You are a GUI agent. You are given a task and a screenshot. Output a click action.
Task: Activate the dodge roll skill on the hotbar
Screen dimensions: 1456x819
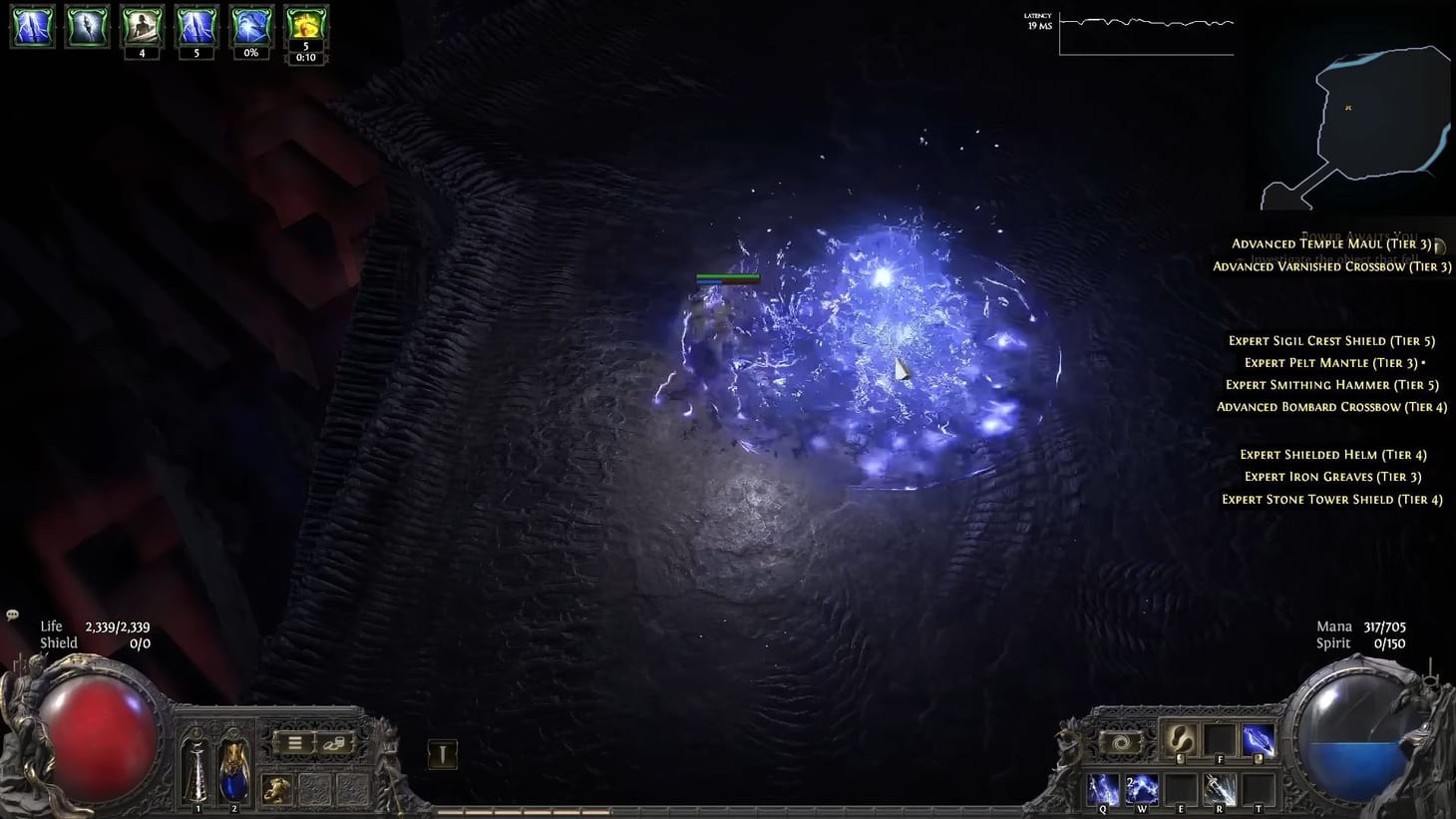point(1180,741)
